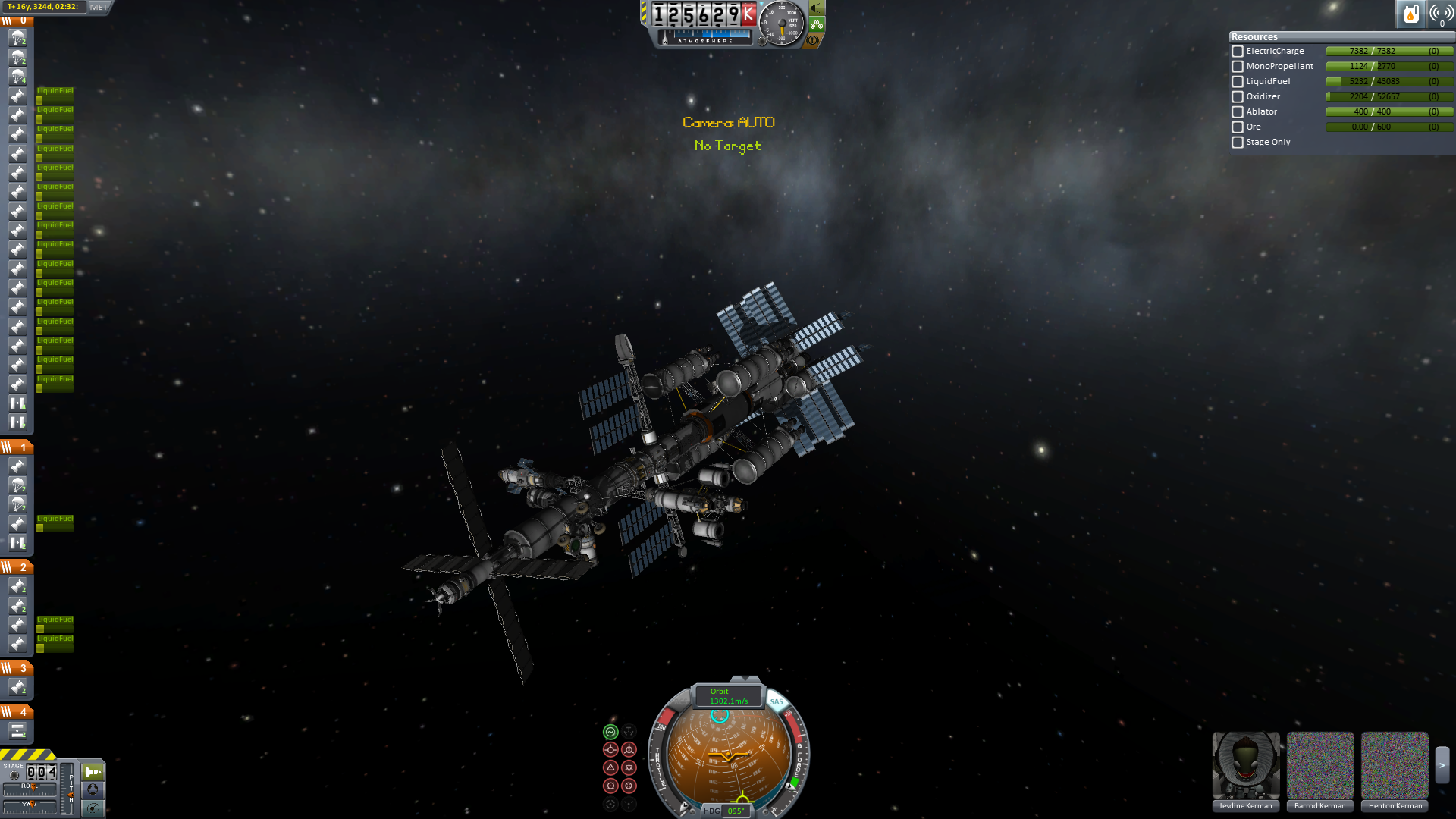This screenshot has height=819, width=1456.
Task: Toggle the resources panel flame icon
Action: (x=1410, y=14)
